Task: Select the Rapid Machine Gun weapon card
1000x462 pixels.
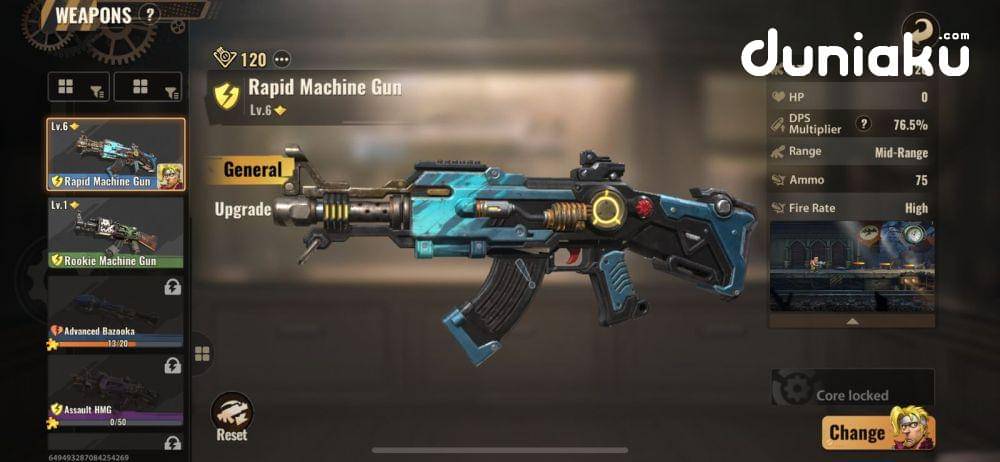Action: tap(116, 154)
